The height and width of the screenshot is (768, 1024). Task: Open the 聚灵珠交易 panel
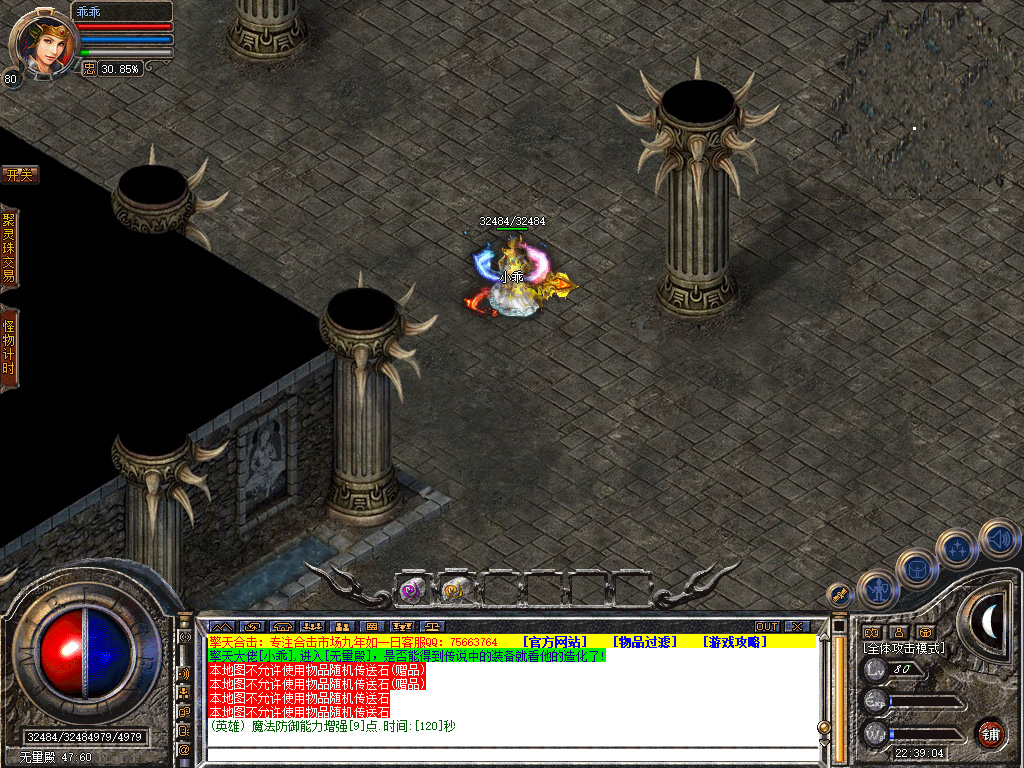(x=9, y=247)
